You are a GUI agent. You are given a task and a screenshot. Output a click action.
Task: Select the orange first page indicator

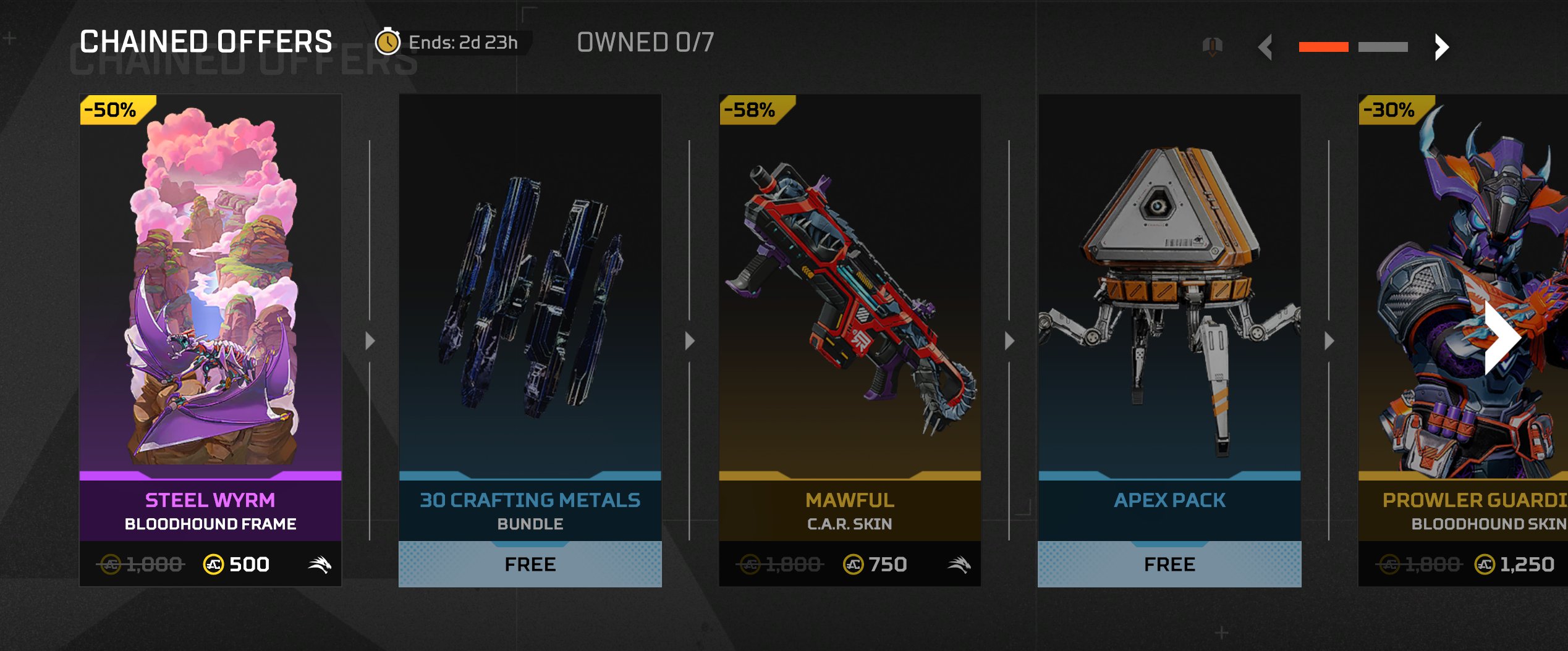coord(1323,47)
